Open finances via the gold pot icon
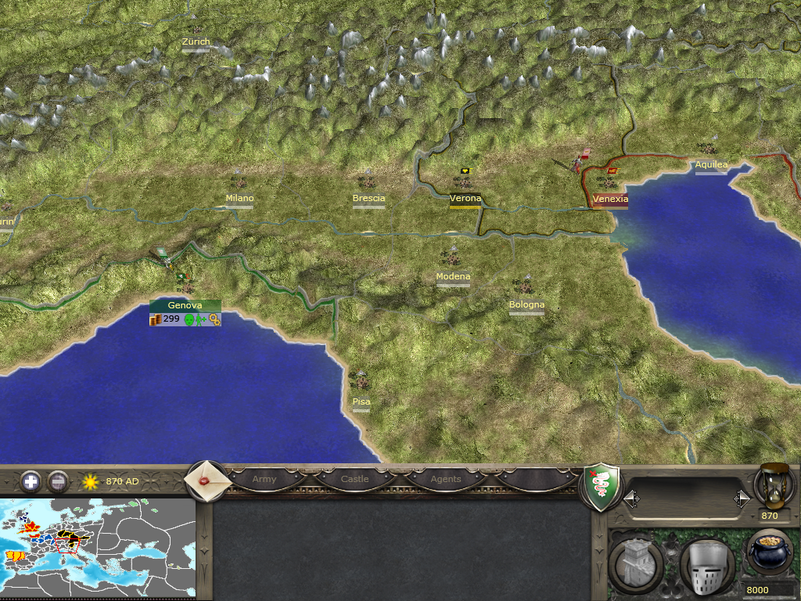Viewport: 801px width, 601px height. tap(770, 554)
